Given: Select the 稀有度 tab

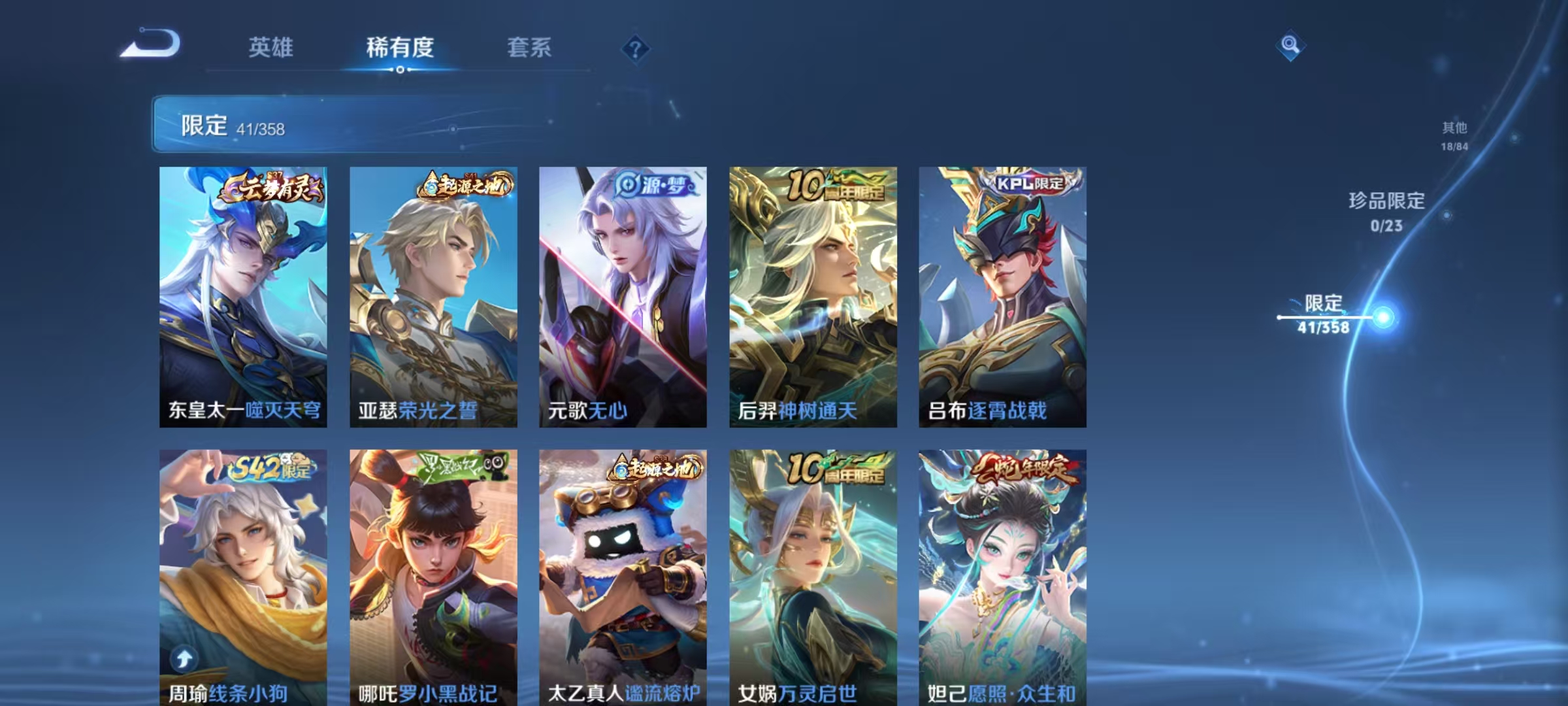Looking at the screenshot, I should [x=401, y=48].
